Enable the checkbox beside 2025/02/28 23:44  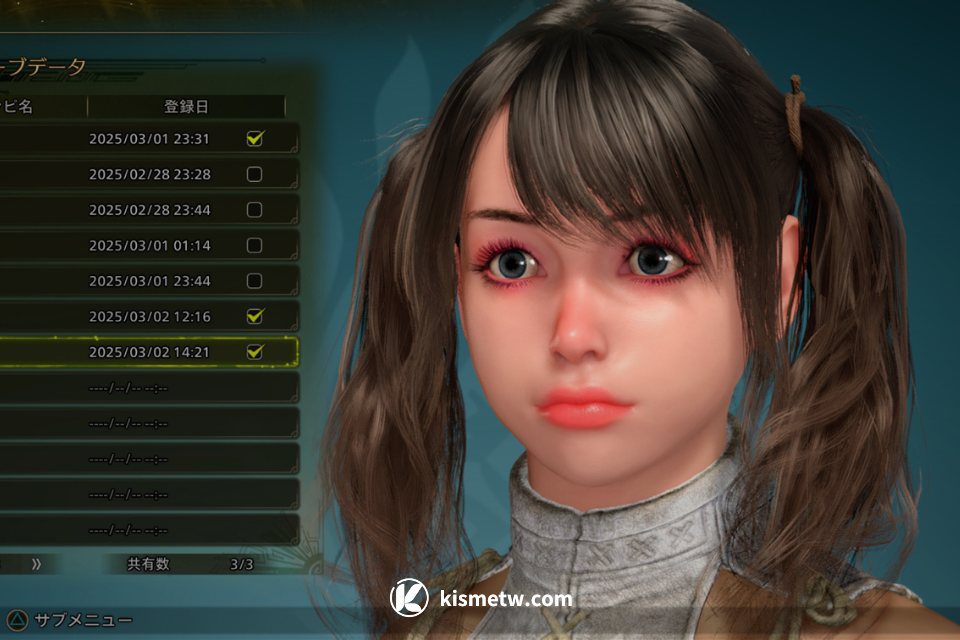coord(254,210)
